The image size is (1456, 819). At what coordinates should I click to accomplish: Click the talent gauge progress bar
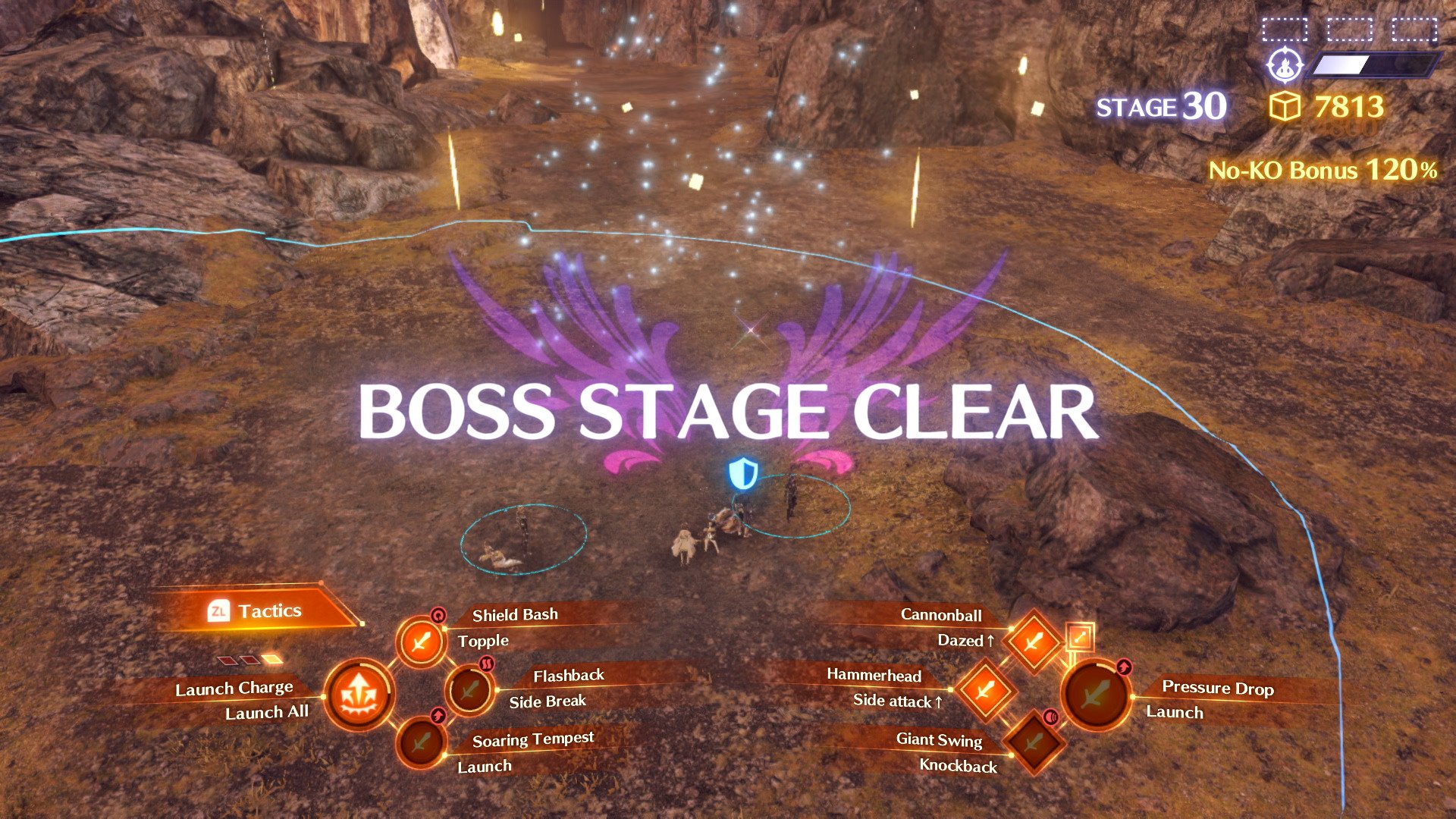coord(1376,67)
